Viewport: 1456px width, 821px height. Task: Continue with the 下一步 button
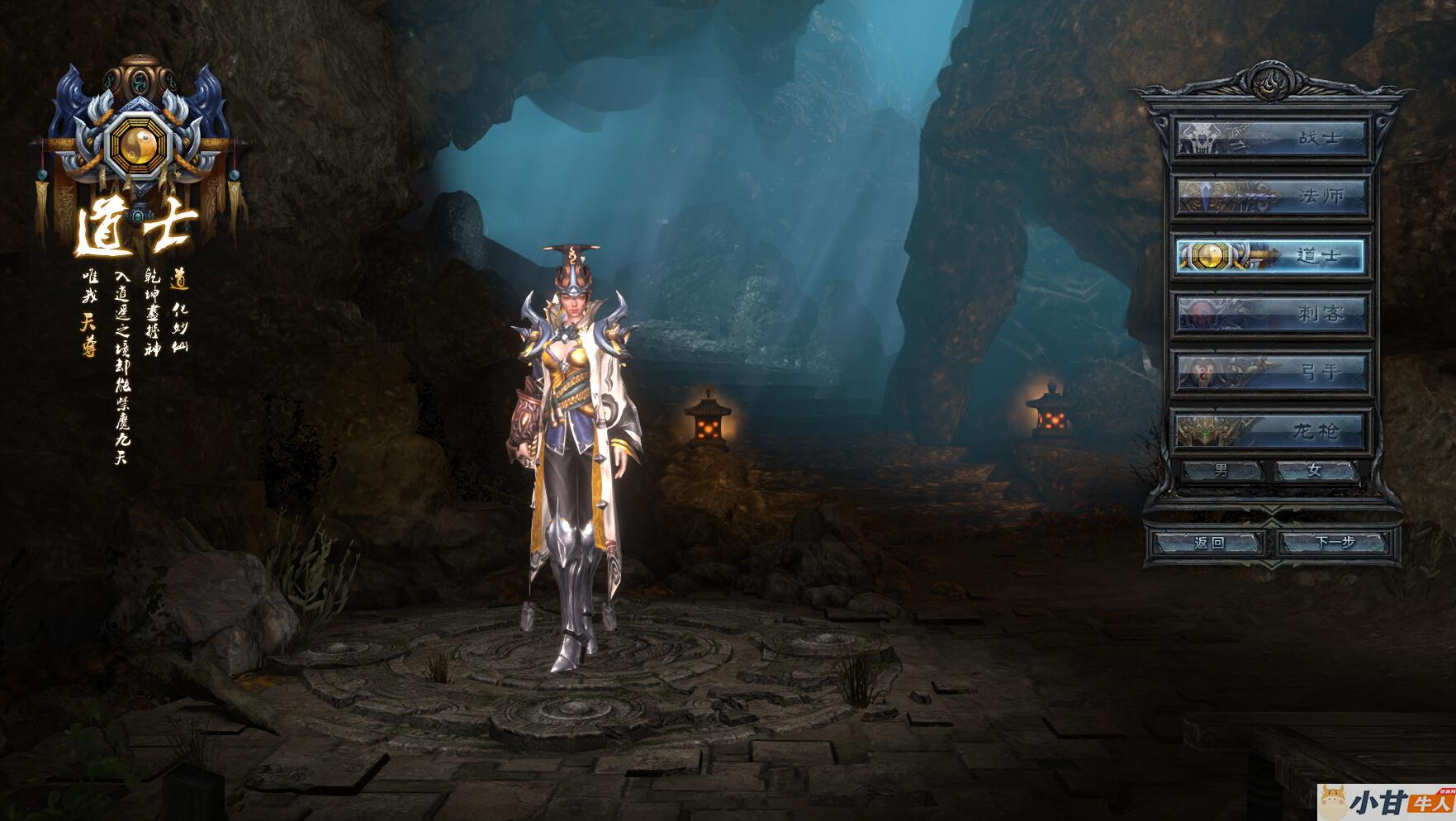(x=1335, y=543)
